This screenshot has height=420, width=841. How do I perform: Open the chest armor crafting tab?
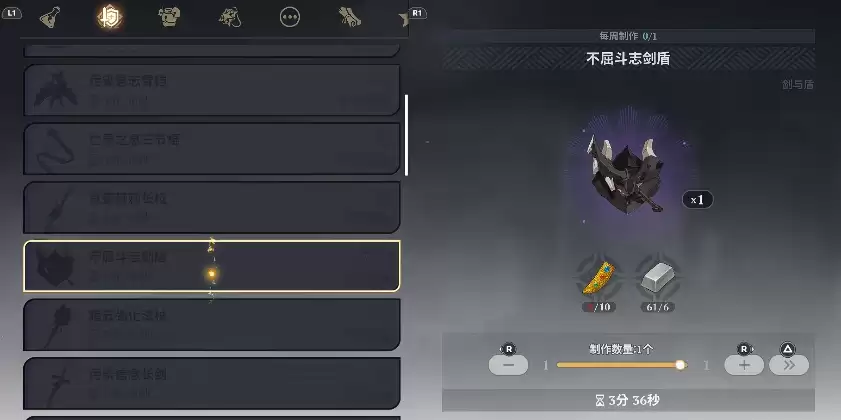pos(169,17)
